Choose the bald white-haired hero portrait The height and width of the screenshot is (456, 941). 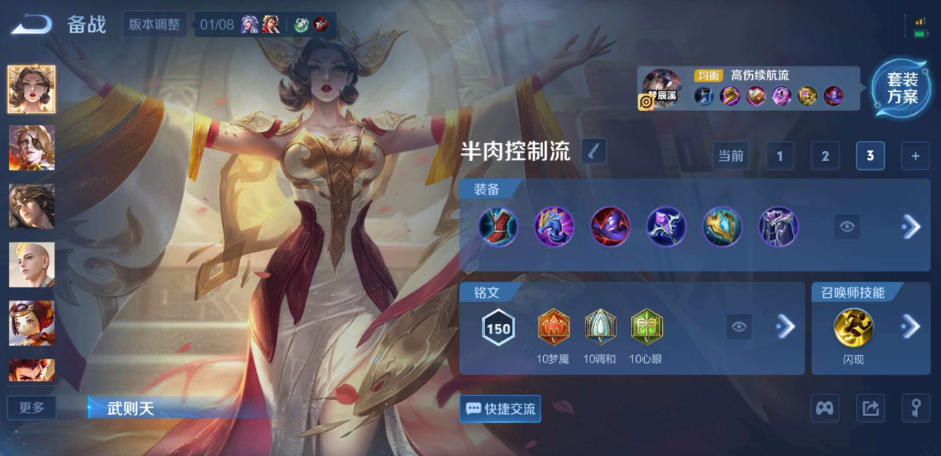pyautogui.click(x=32, y=264)
